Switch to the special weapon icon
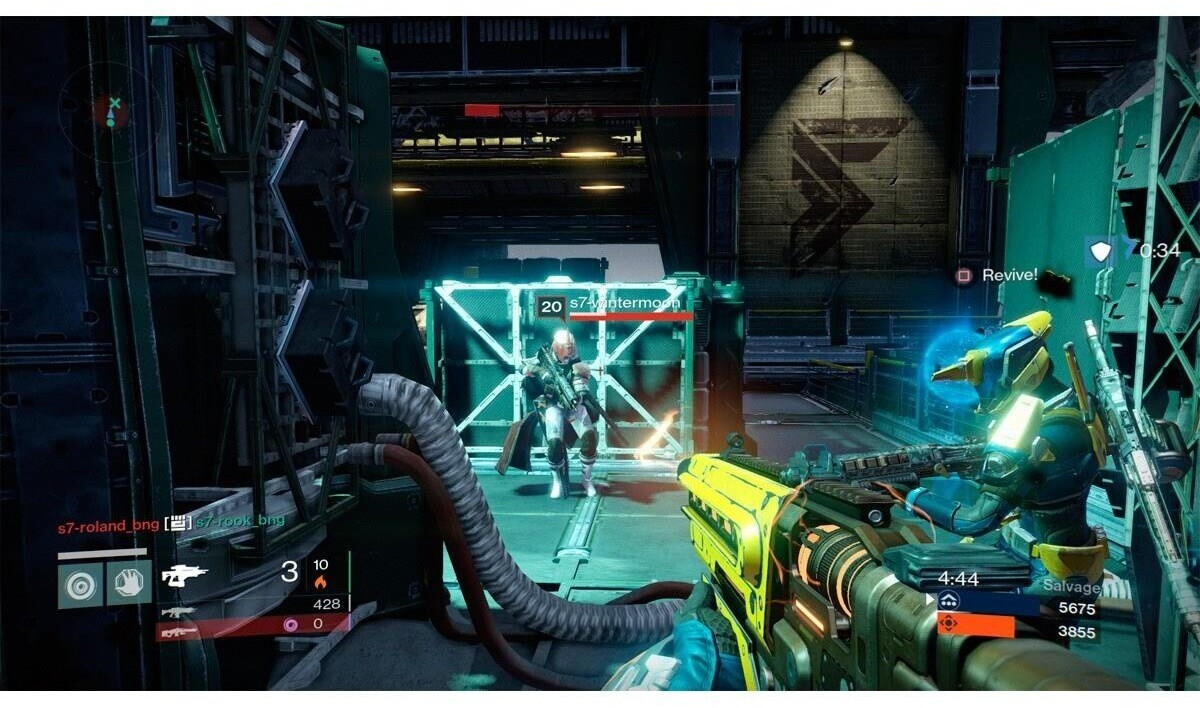This screenshot has width=1200, height=708. tap(176, 611)
